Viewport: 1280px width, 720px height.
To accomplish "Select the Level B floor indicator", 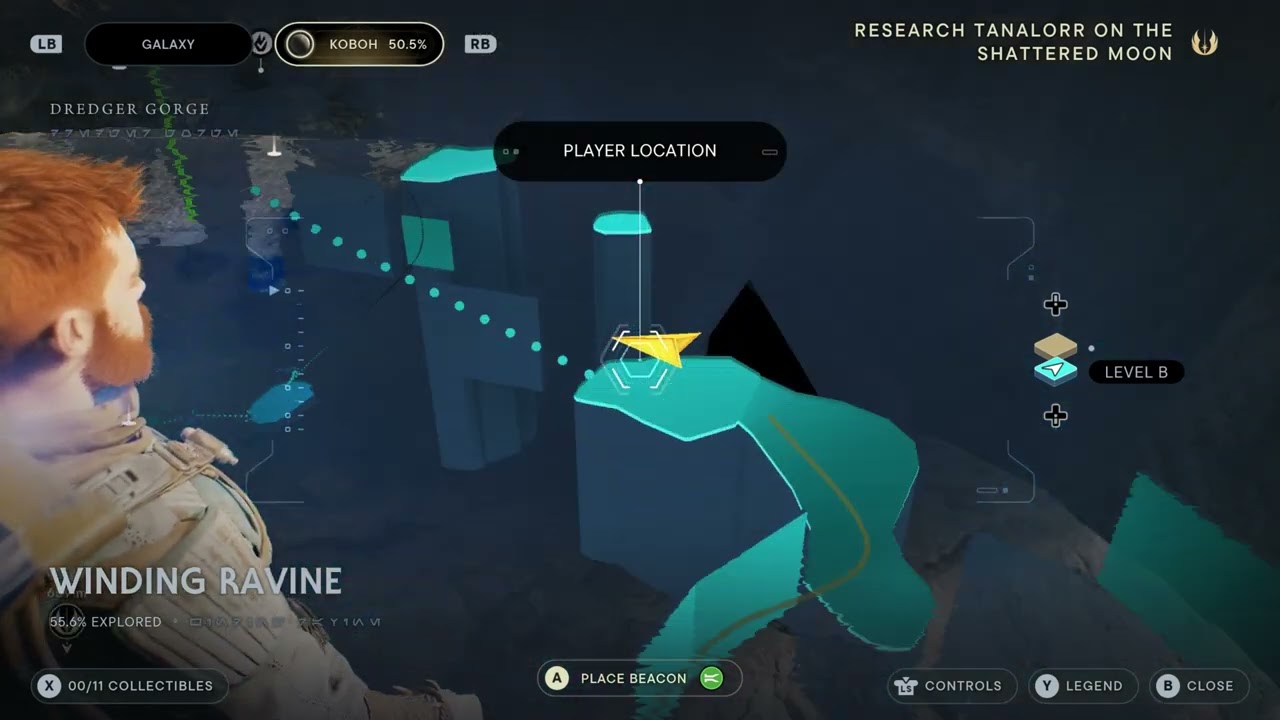I will pyautogui.click(x=1135, y=372).
